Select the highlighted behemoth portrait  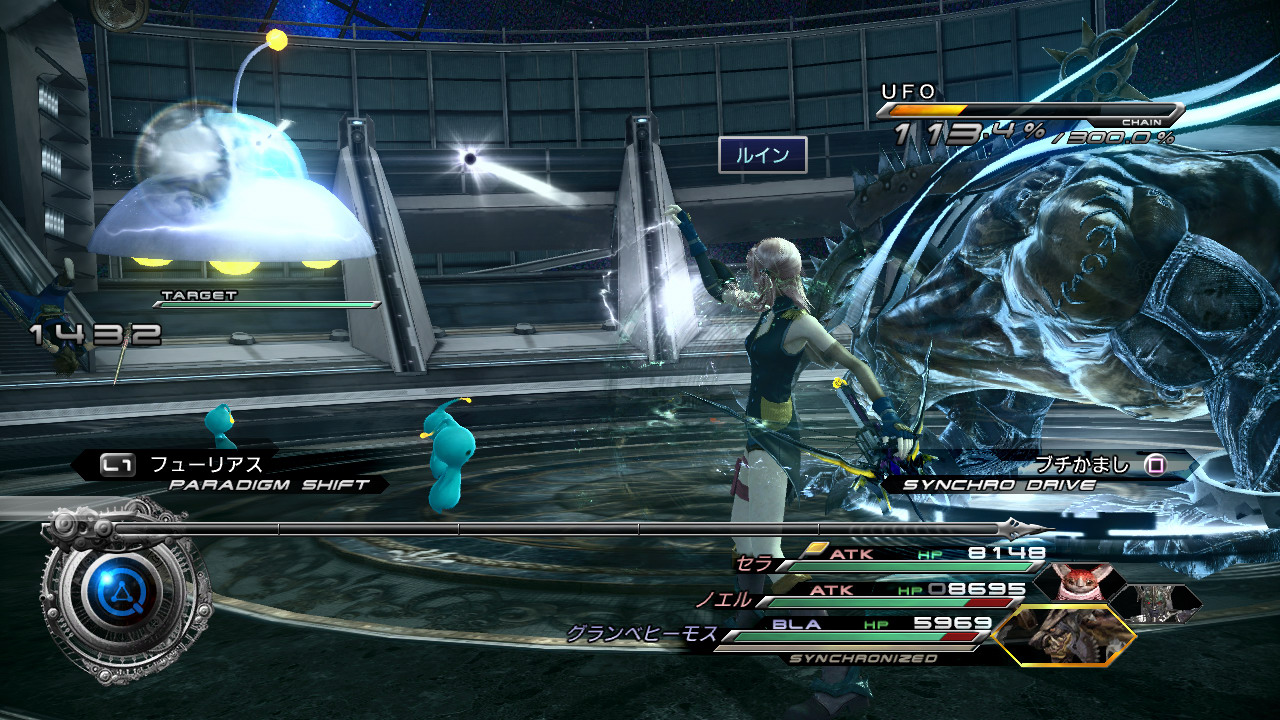pyautogui.click(x=1065, y=635)
